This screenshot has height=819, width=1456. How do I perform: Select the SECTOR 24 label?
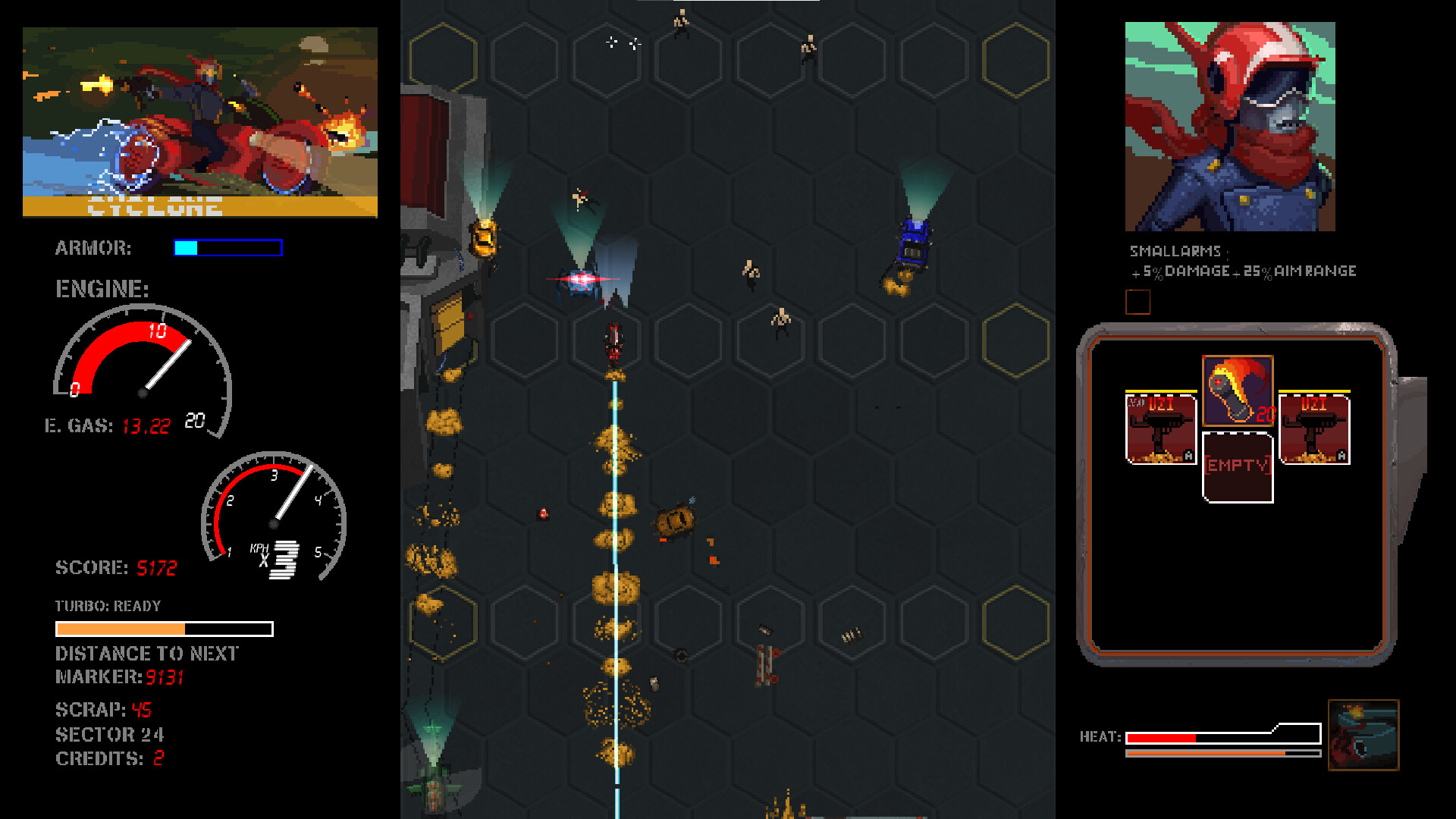[x=111, y=733]
